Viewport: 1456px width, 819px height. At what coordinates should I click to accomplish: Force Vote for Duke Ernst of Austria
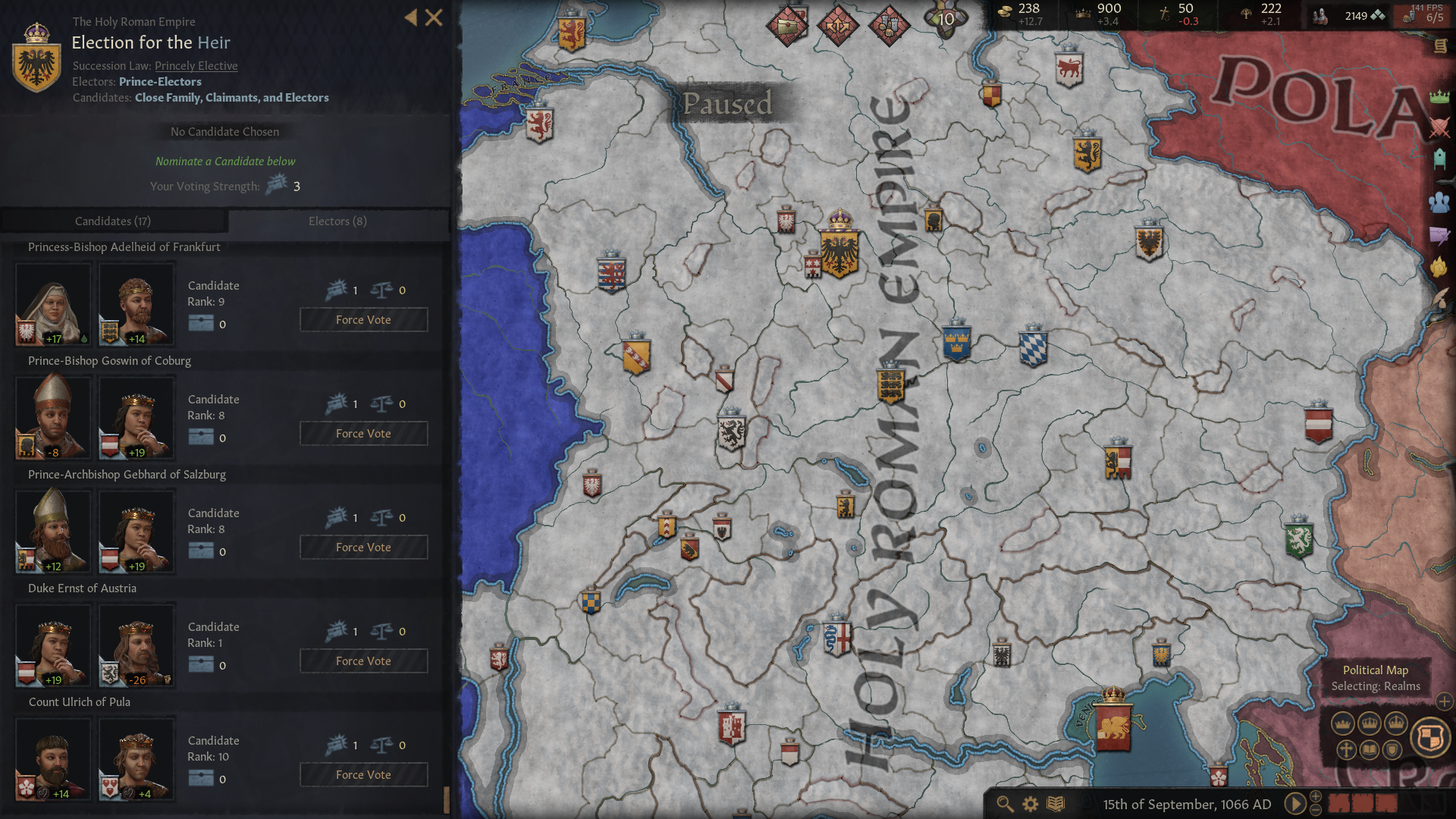tap(363, 661)
